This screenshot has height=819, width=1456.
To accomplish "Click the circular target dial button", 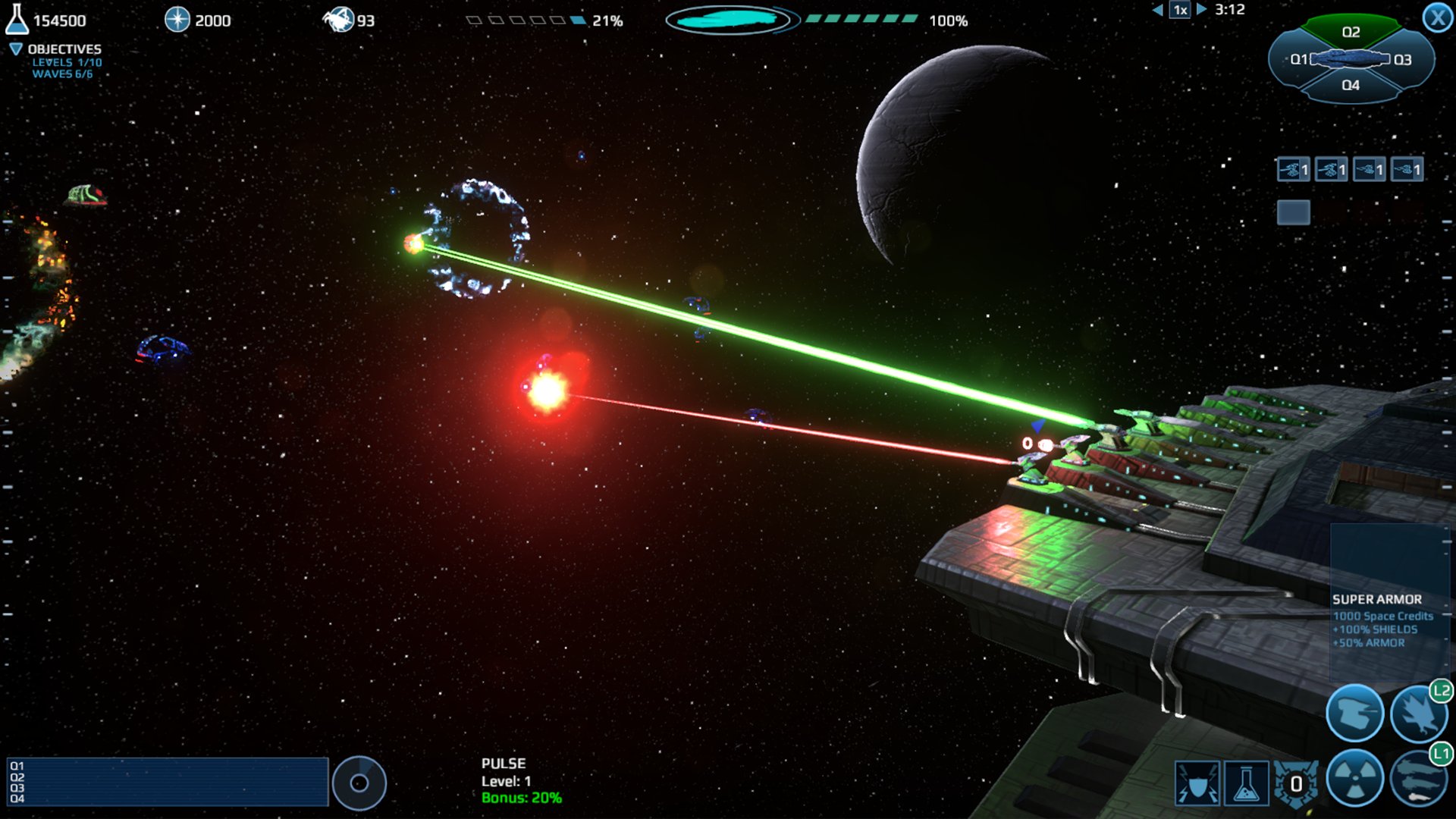I will click(359, 783).
